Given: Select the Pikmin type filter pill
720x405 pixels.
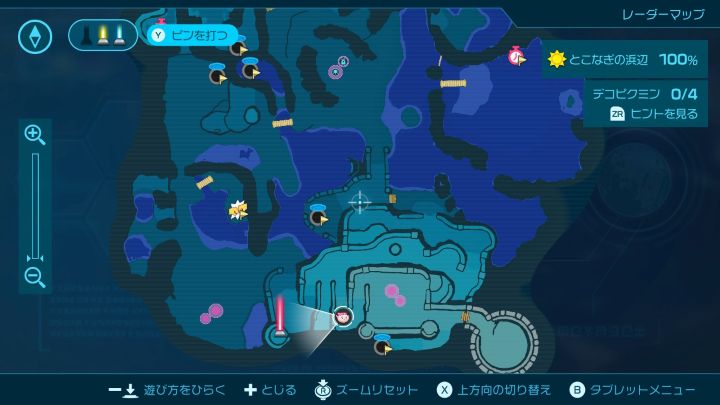Looking at the screenshot, I should [x=103, y=36].
